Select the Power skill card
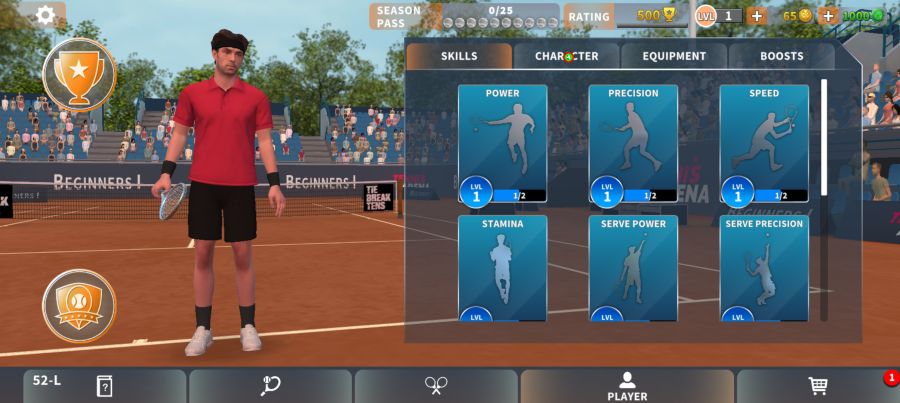The height and width of the screenshot is (403, 900). [502, 145]
